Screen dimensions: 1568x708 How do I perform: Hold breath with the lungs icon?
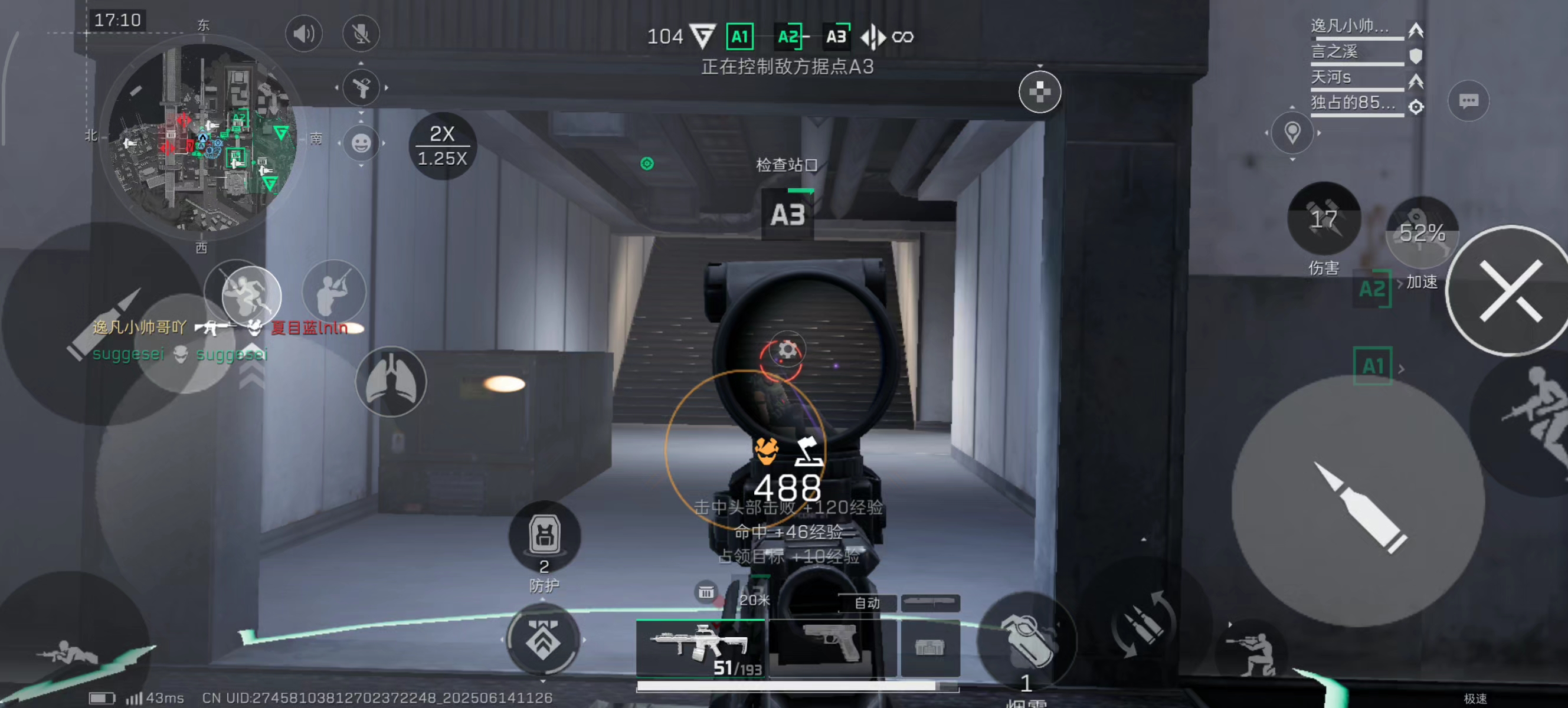[391, 382]
